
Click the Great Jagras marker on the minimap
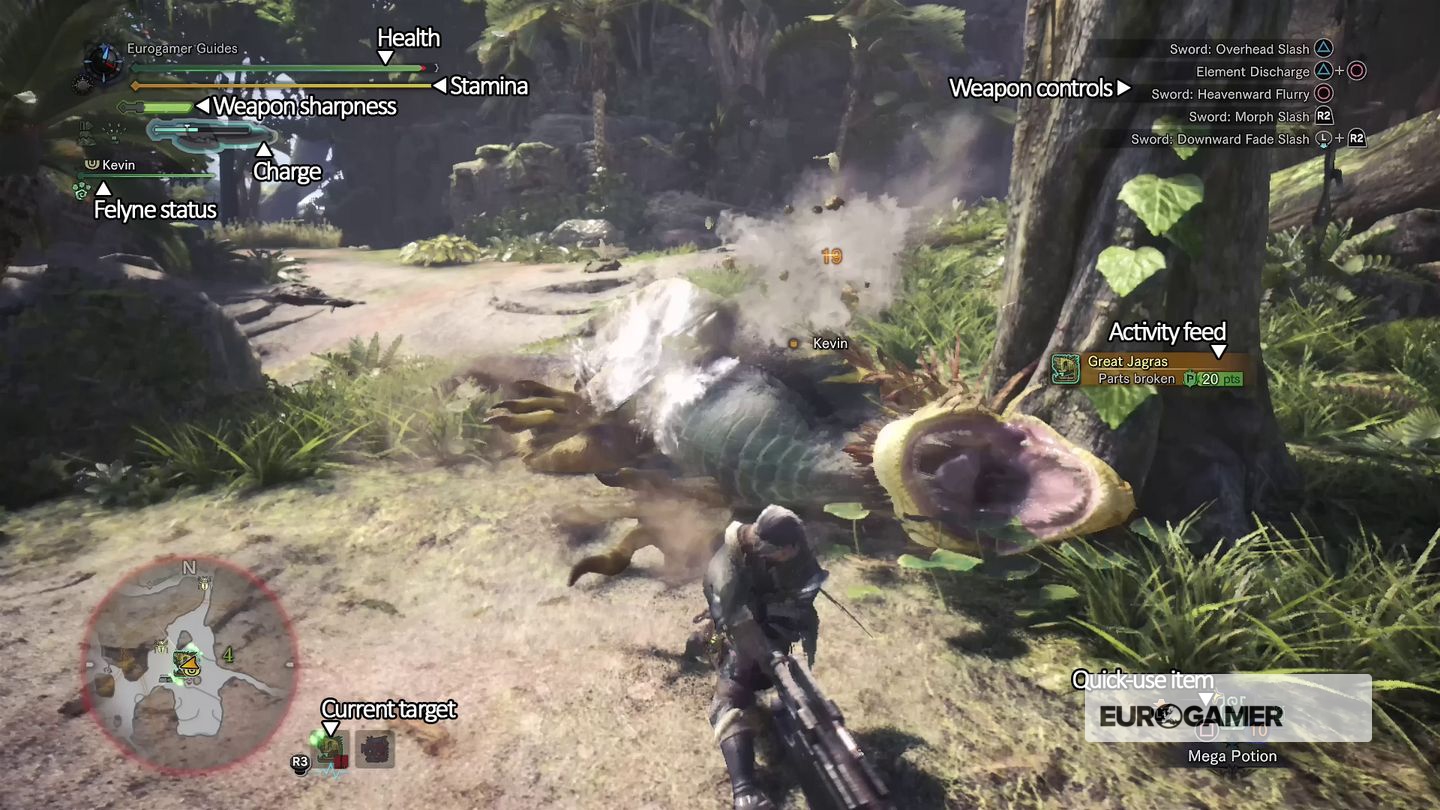(x=185, y=662)
